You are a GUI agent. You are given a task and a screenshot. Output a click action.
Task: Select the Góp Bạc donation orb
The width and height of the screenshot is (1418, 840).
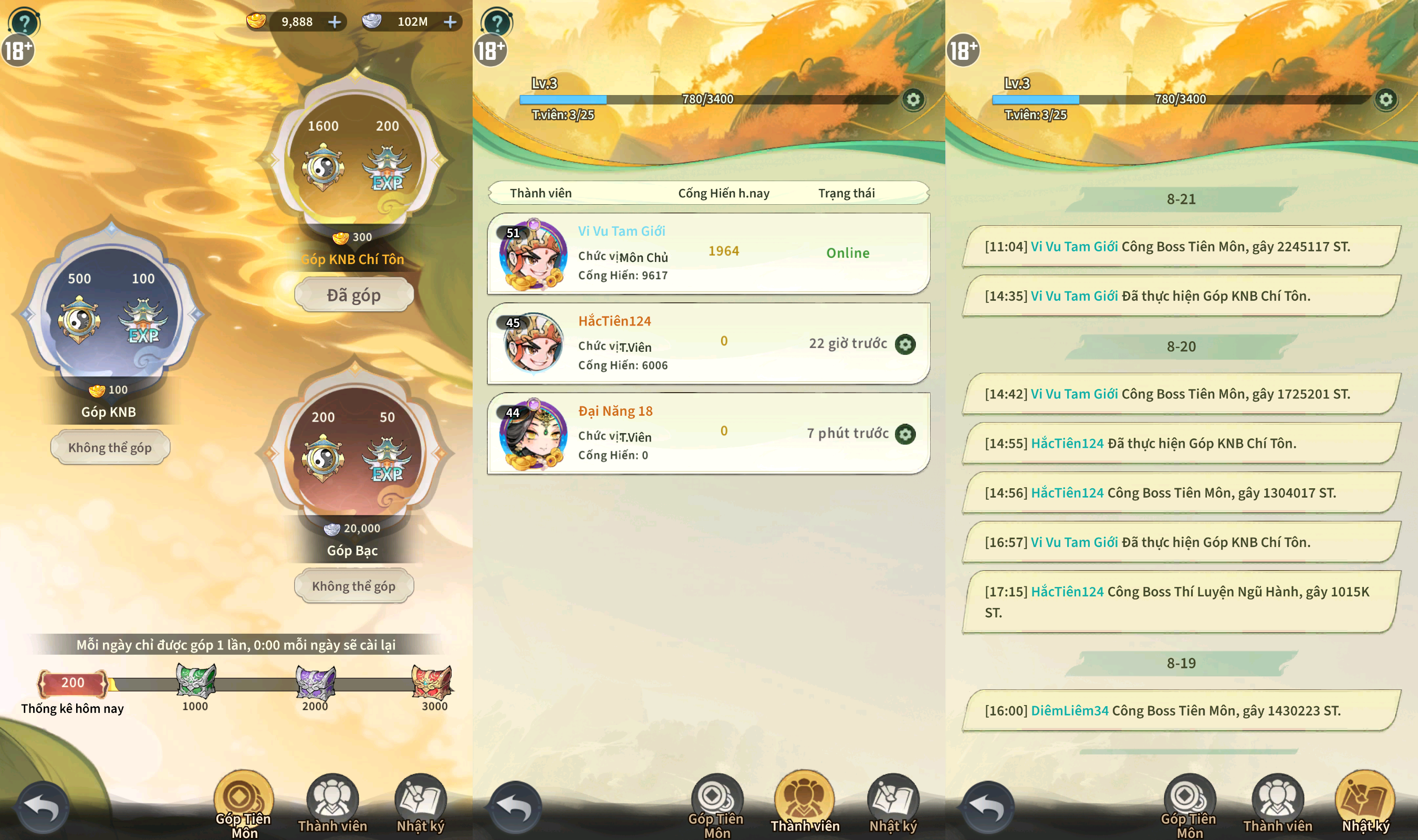click(355, 451)
